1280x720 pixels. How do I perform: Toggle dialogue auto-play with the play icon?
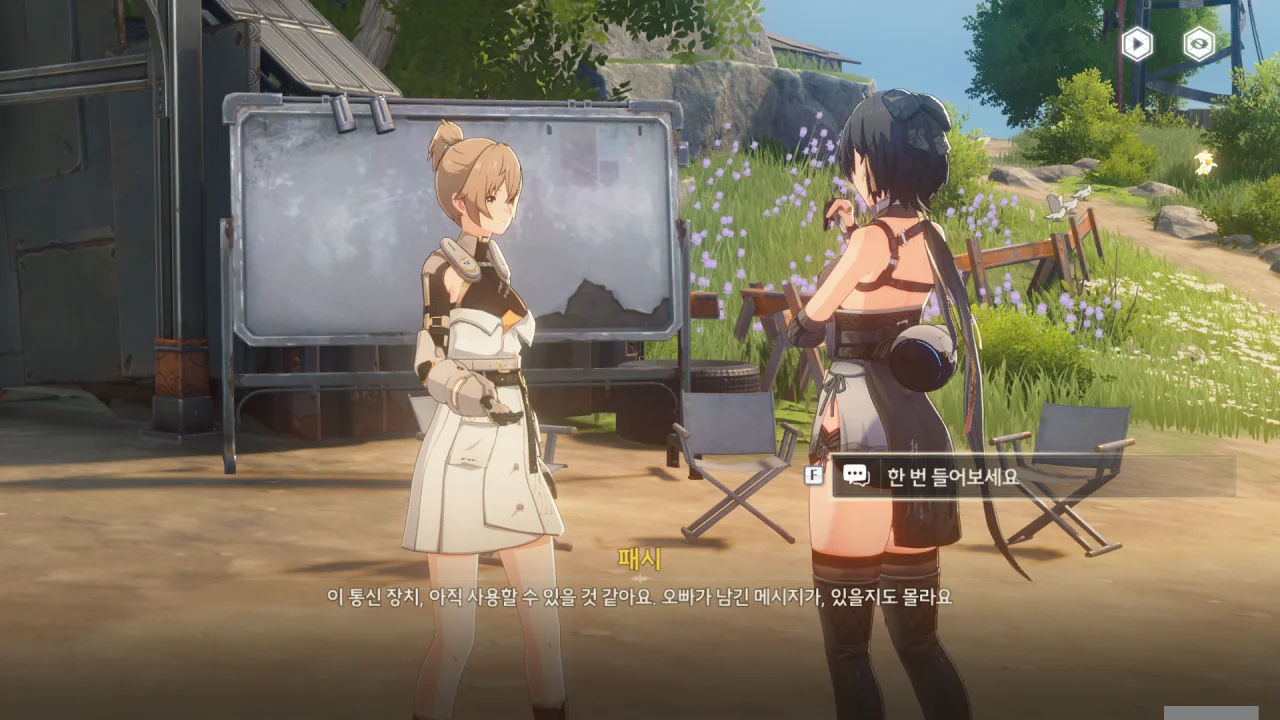pos(1137,44)
